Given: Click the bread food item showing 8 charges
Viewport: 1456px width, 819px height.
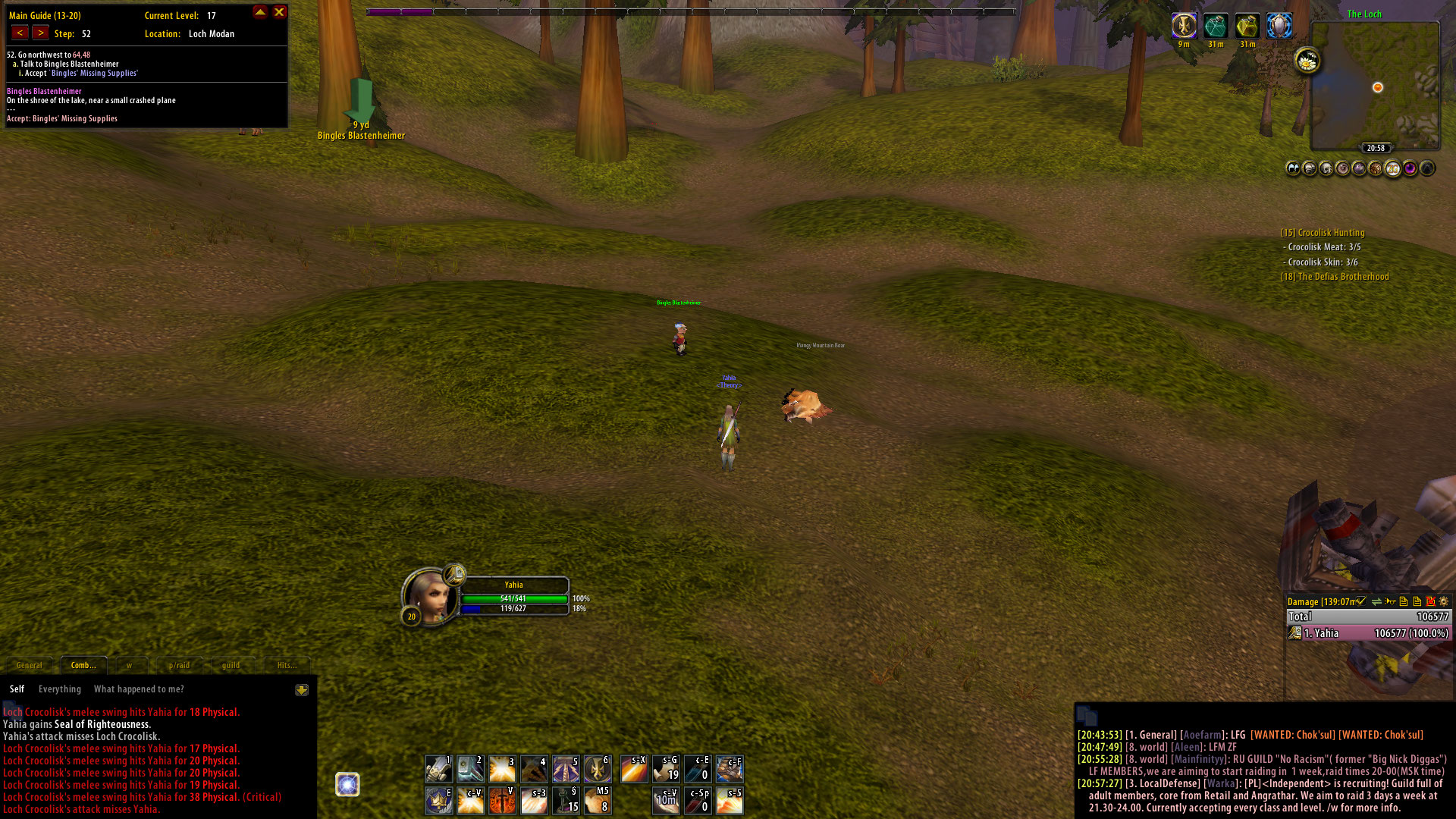Looking at the screenshot, I should 597,801.
